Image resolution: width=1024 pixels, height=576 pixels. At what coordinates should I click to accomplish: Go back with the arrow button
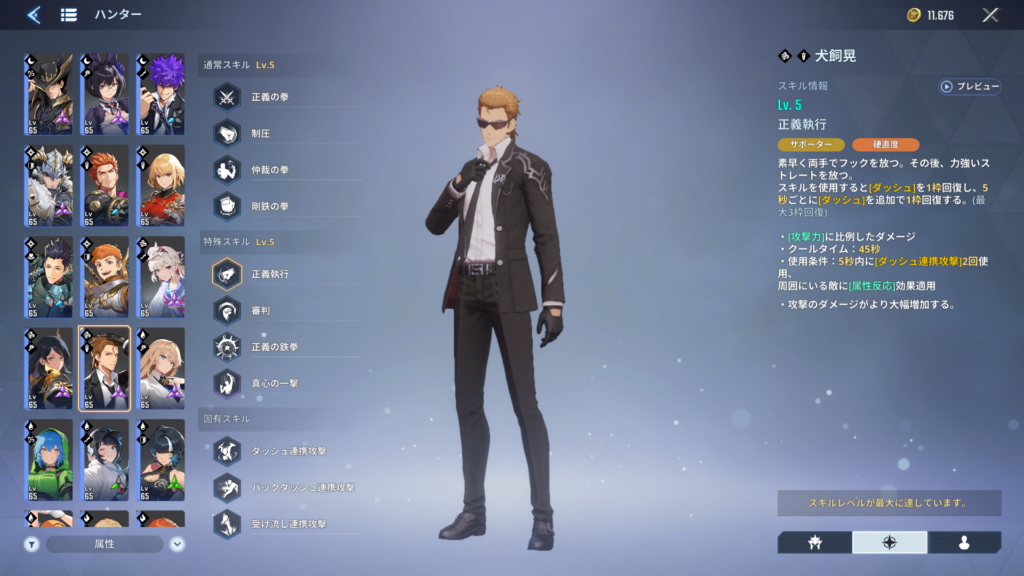click(x=34, y=15)
